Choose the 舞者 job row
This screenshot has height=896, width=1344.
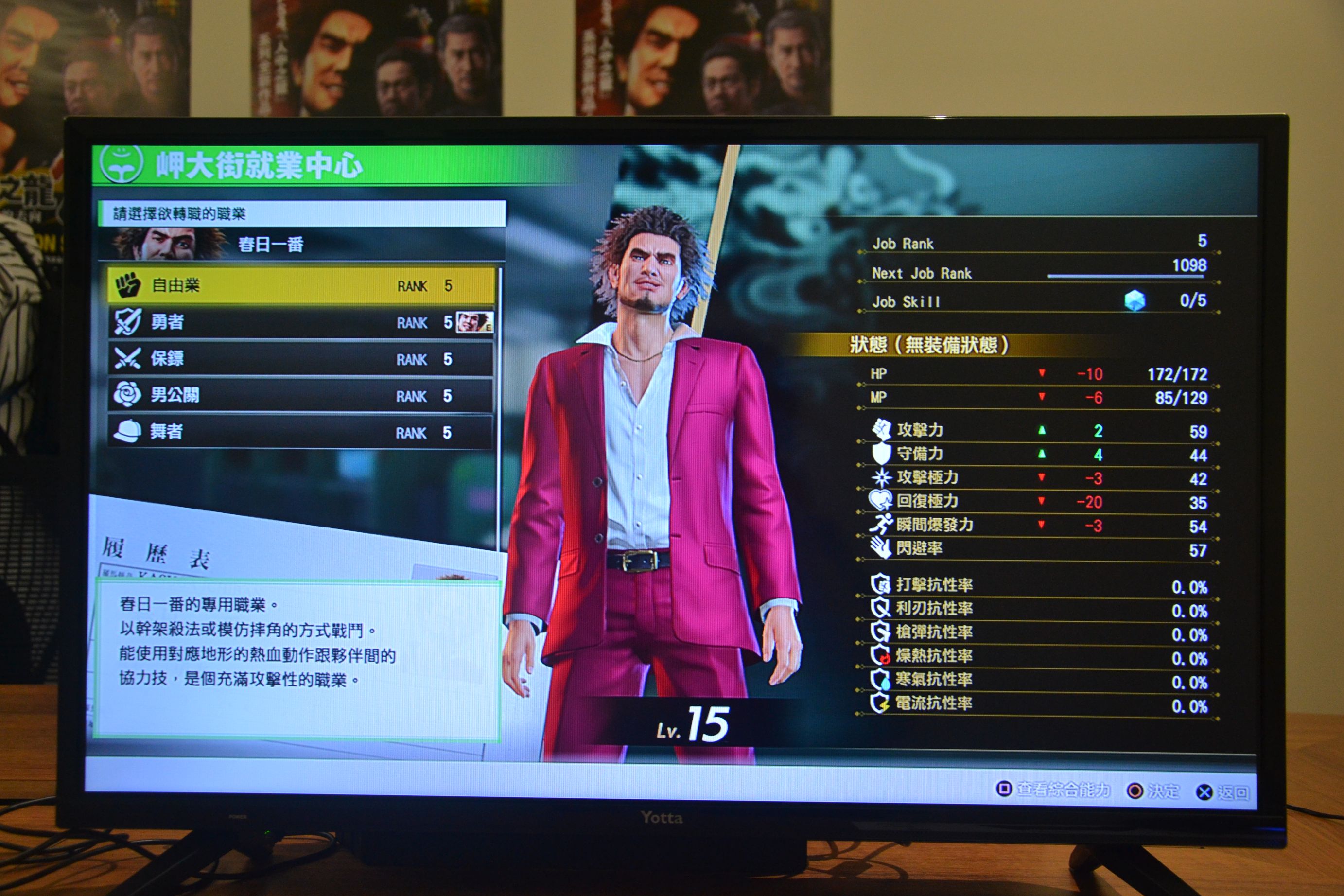coord(301,432)
